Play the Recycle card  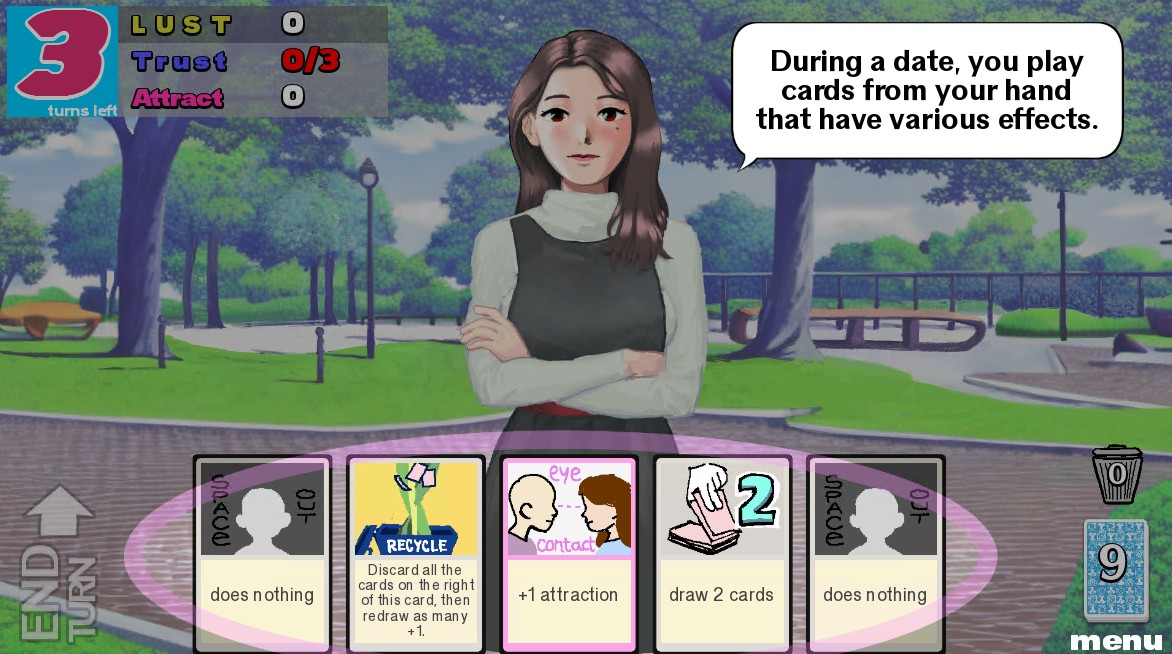416,554
